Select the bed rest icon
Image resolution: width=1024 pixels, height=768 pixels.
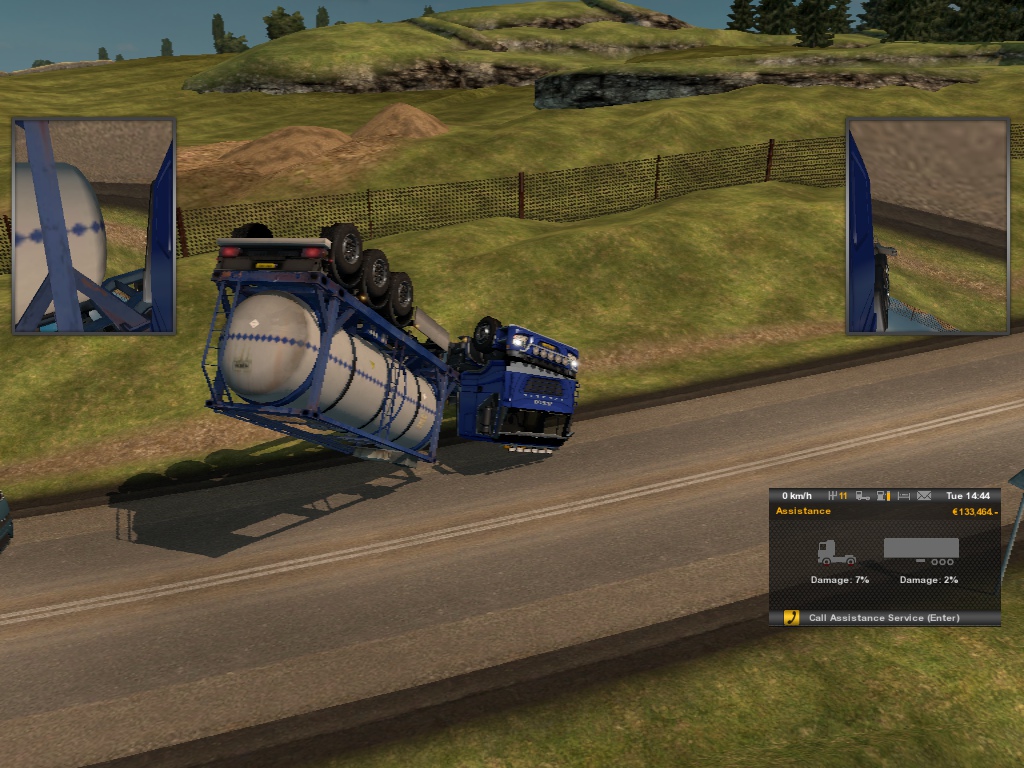(904, 496)
